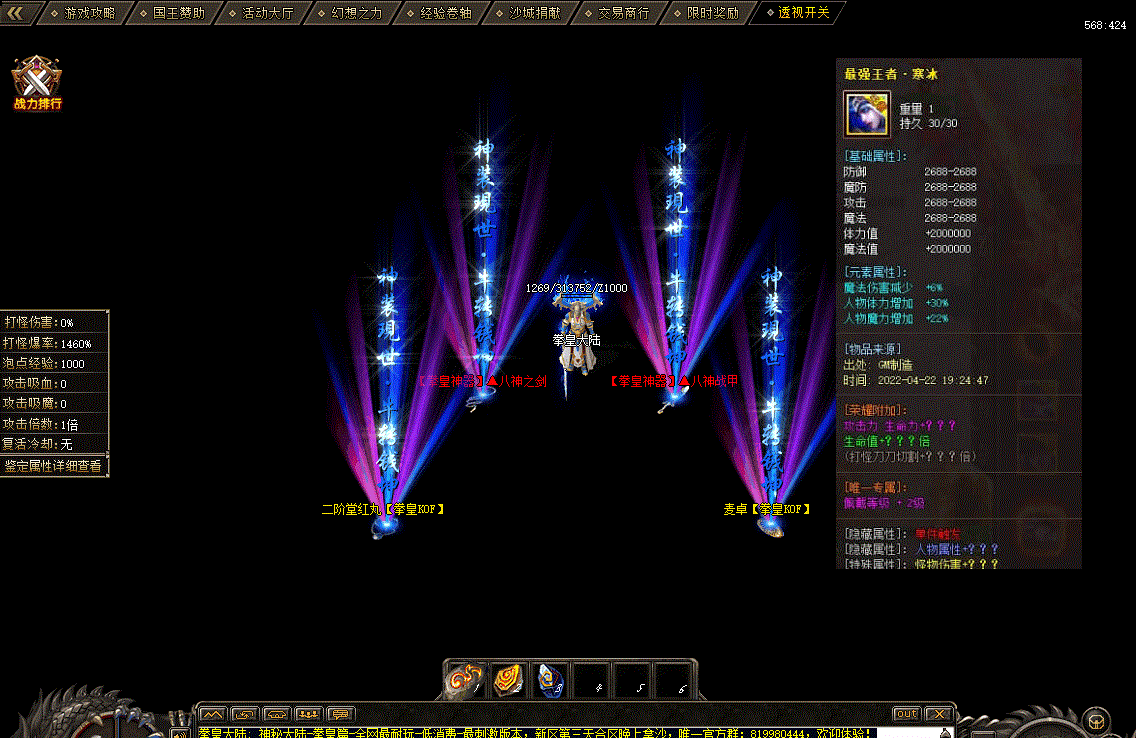This screenshot has height=738, width=1136.
Task: Click the 'out' button on the chat bar
Action: click(906, 714)
